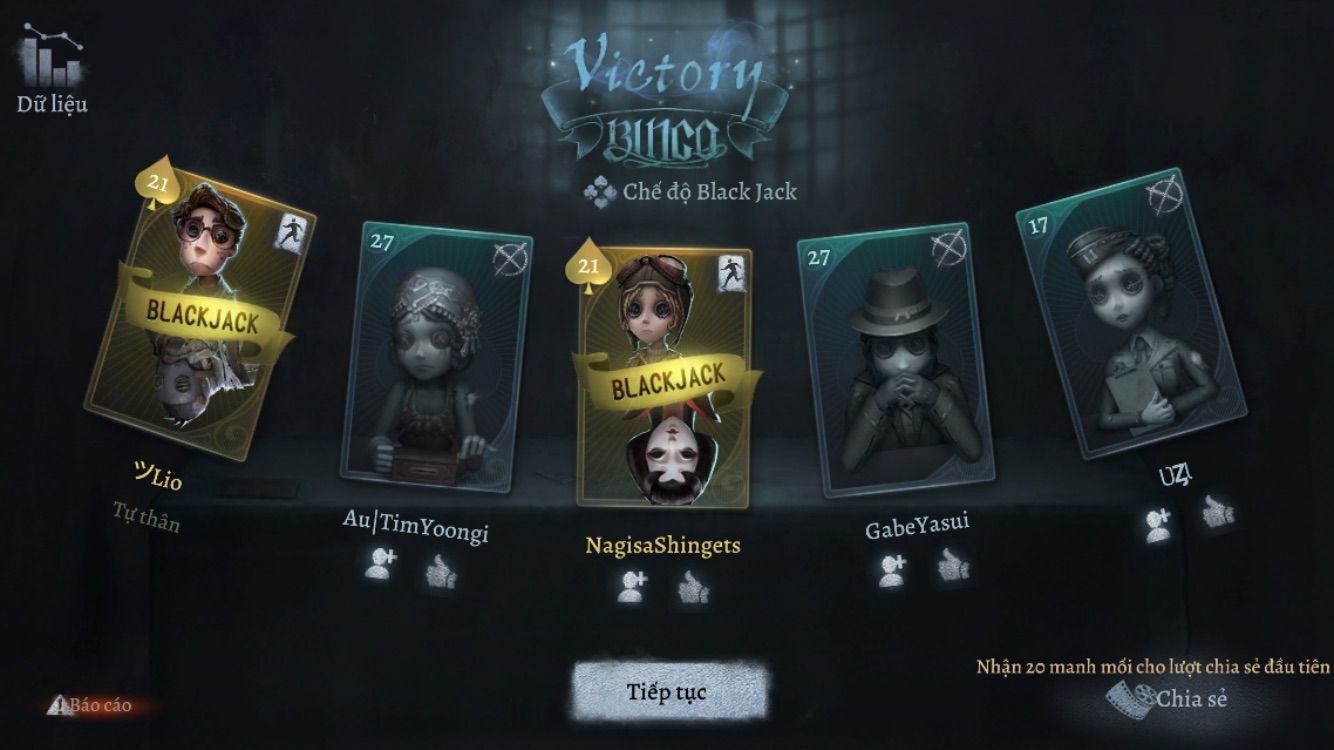Screen dimensions: 1334x750
Task: Give GabeYasui a thumbs-up
Action: (952, 566)
